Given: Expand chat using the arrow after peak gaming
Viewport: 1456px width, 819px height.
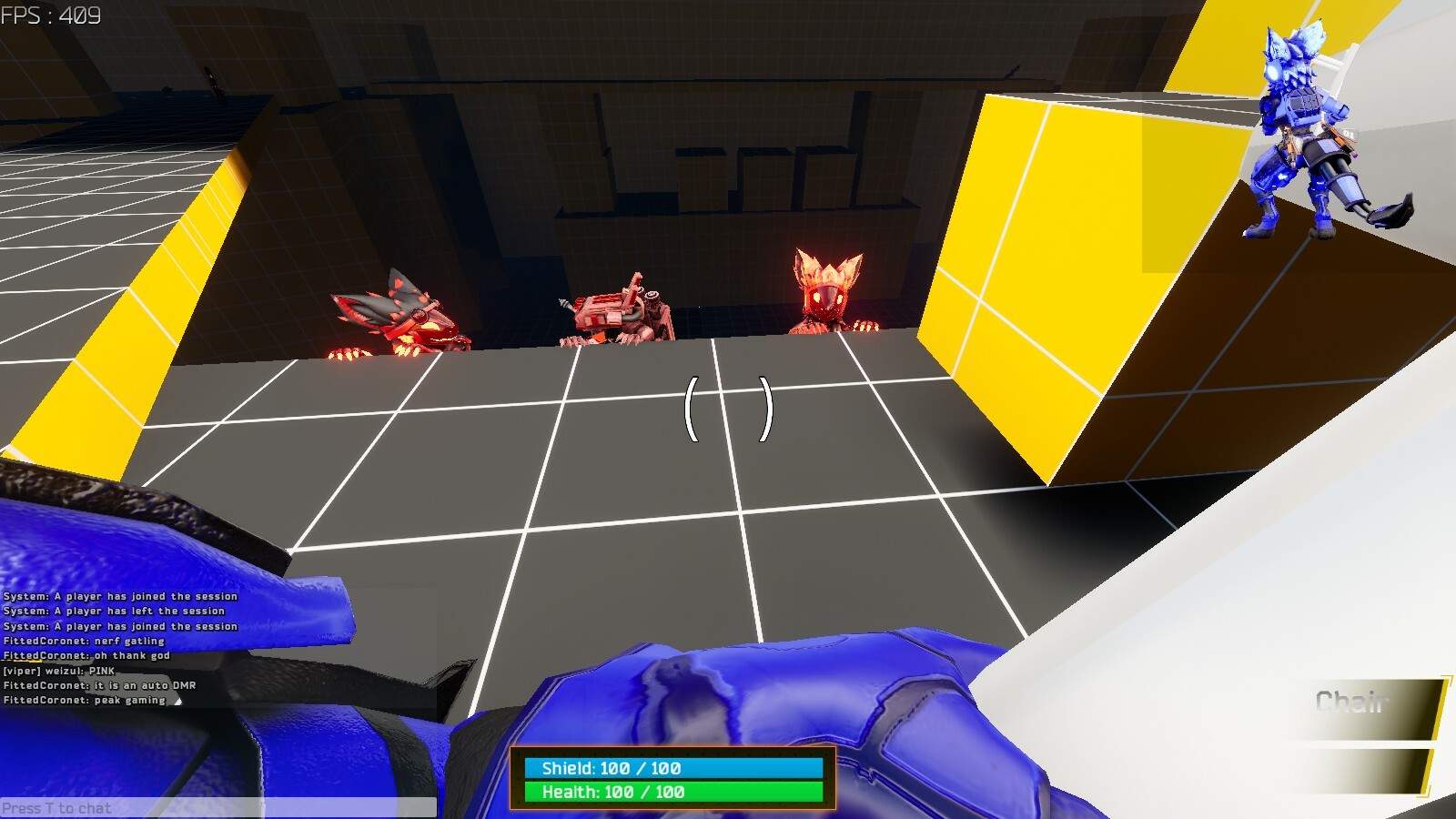Looking at the screenshot, I should click(178, 701).
